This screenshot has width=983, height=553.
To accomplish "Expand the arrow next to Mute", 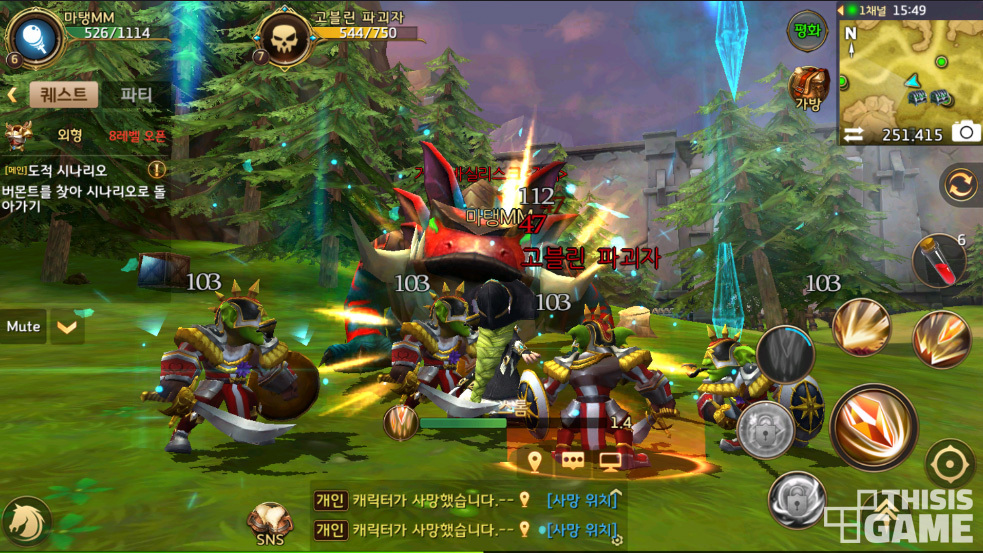I will (67, 326).
